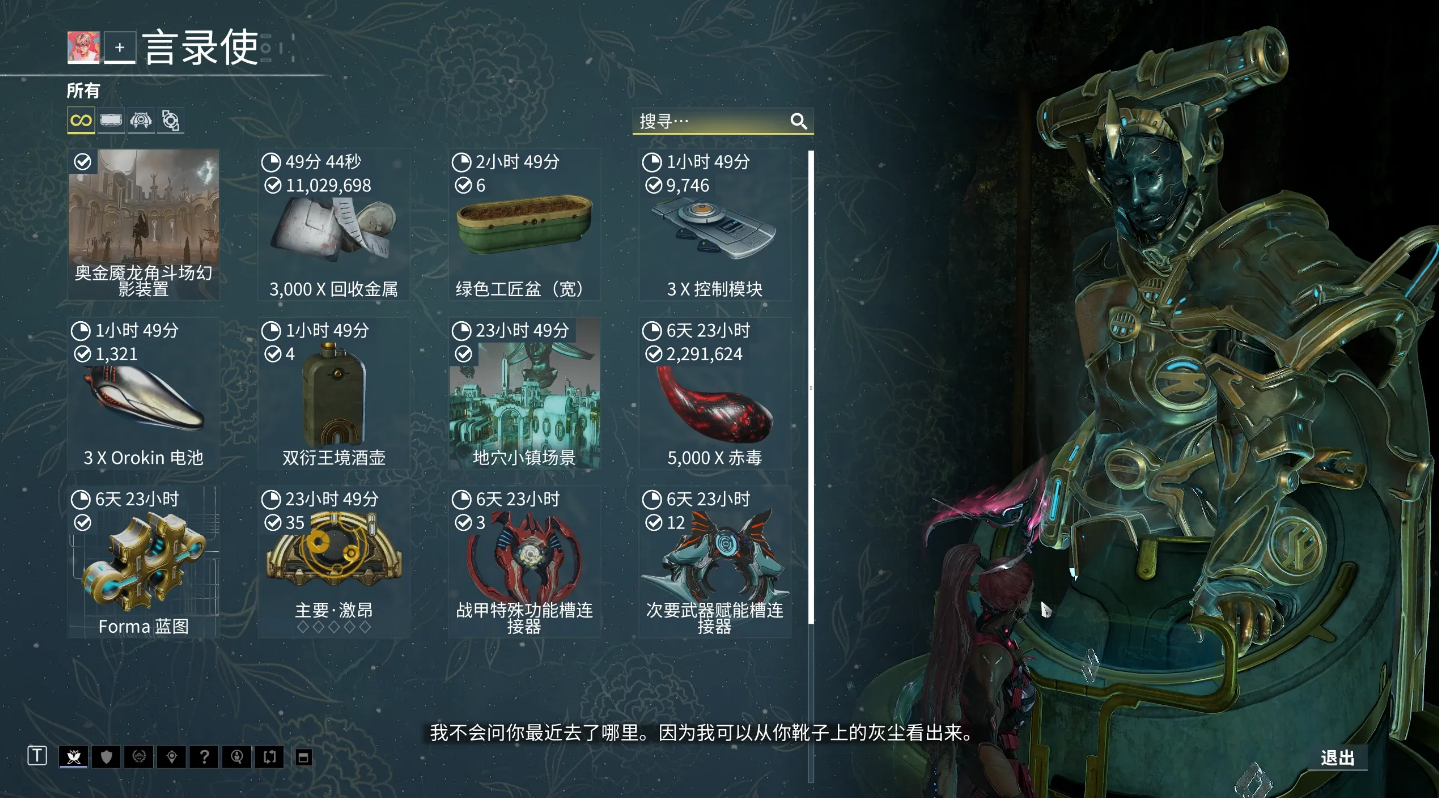Pick the 3 X 控制模块 offer
The height and width of the screenshot is (798, 1439).
point(714,224)
